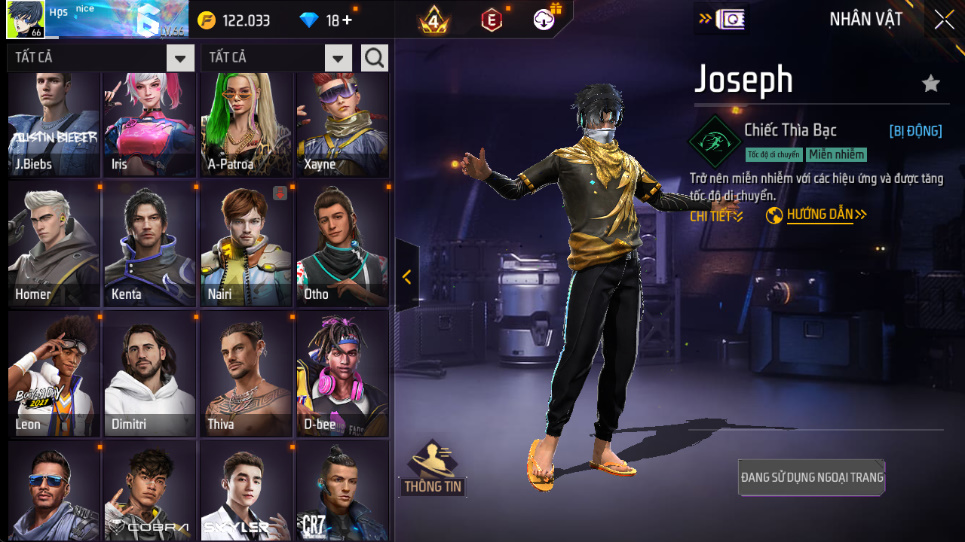Select the D-bee character tile

click(342, 374)
